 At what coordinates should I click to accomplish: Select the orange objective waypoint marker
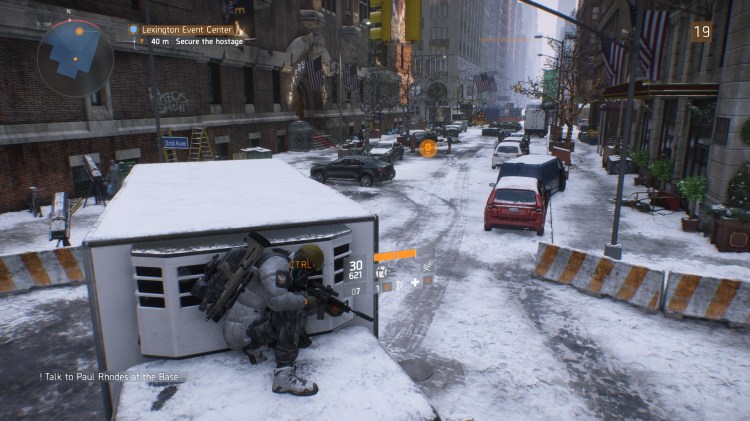point(428,148)
